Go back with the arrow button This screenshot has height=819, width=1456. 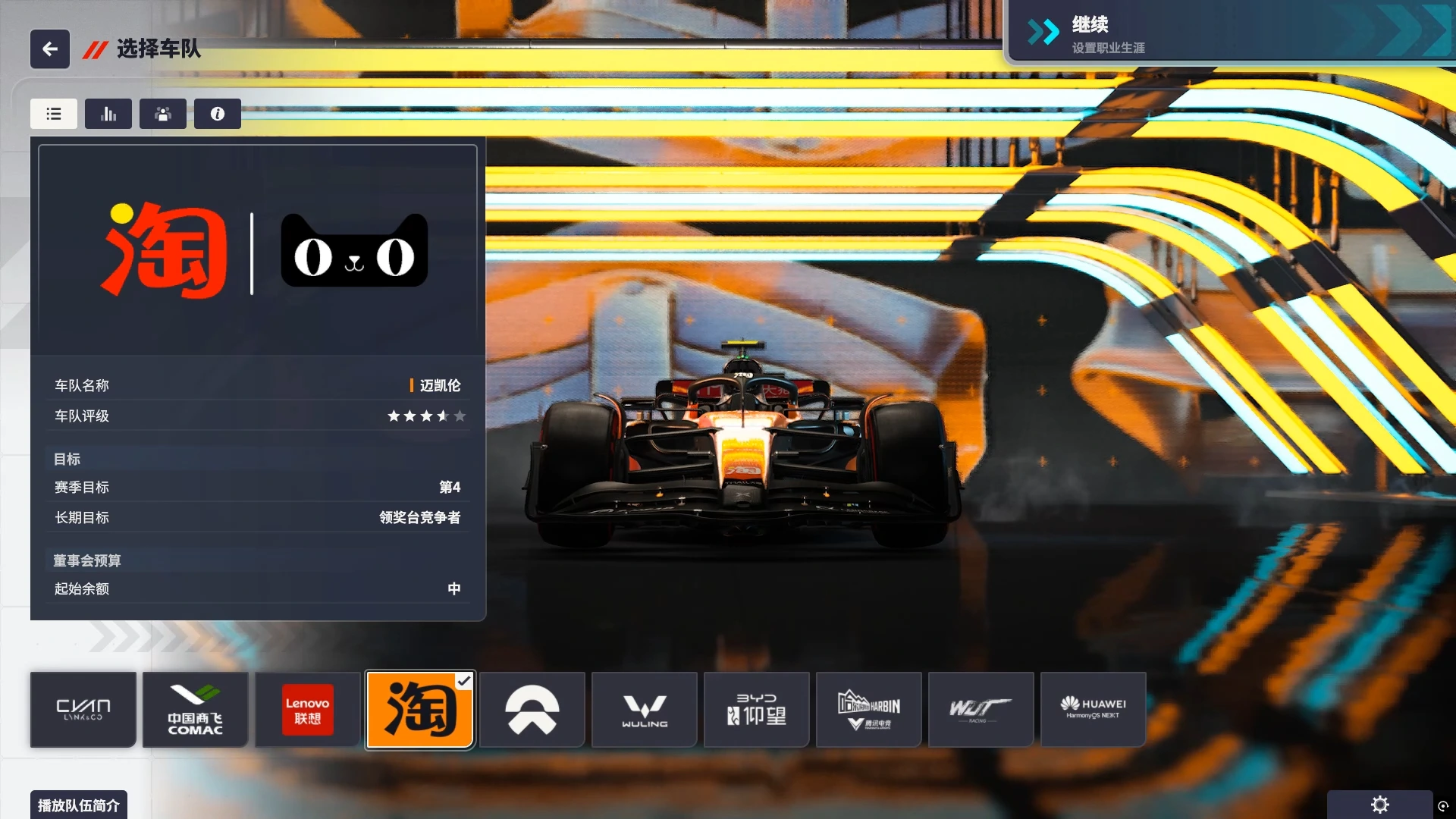[50, 49]
